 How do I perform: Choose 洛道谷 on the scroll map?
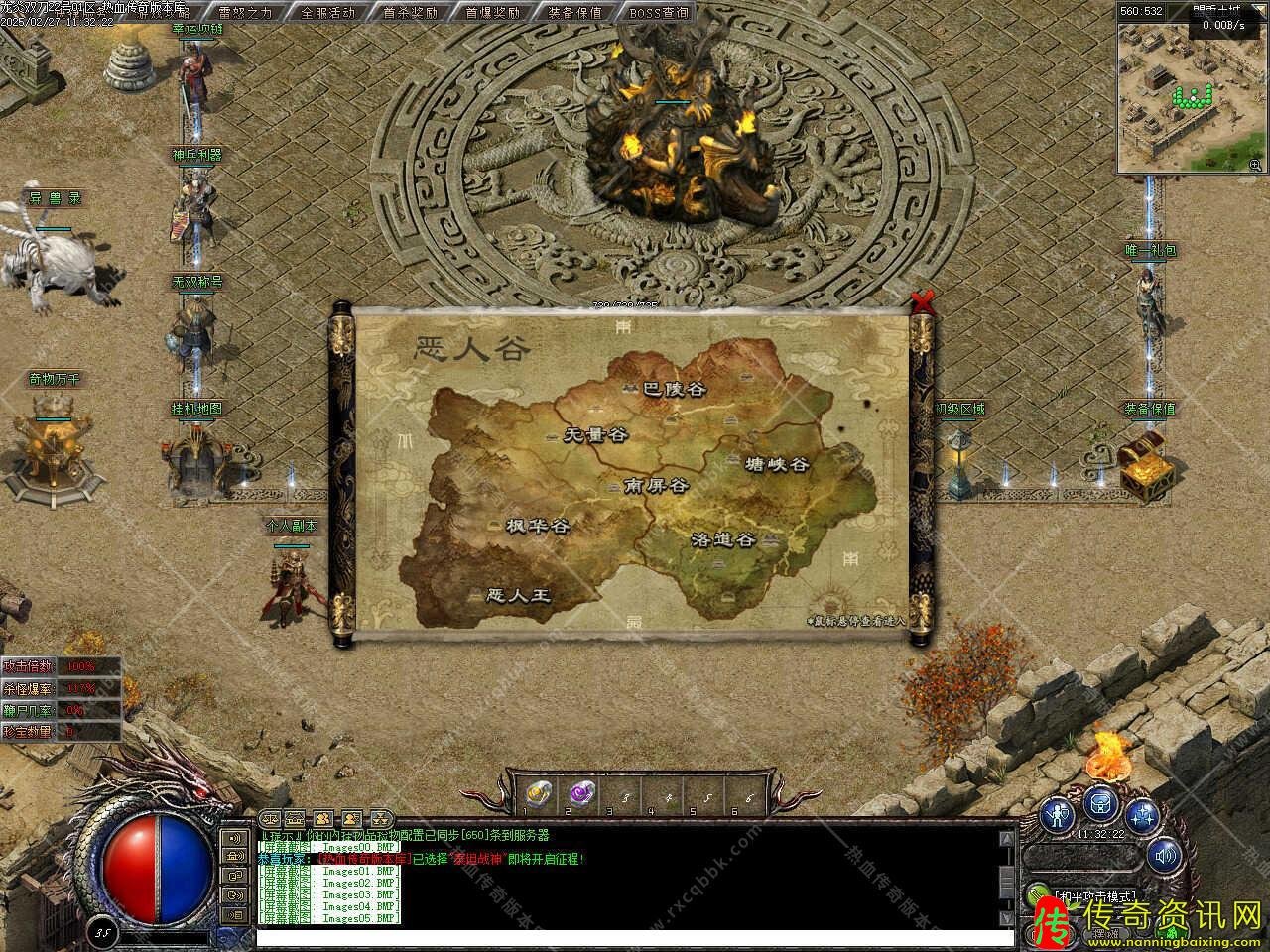(x=723, y=540)
